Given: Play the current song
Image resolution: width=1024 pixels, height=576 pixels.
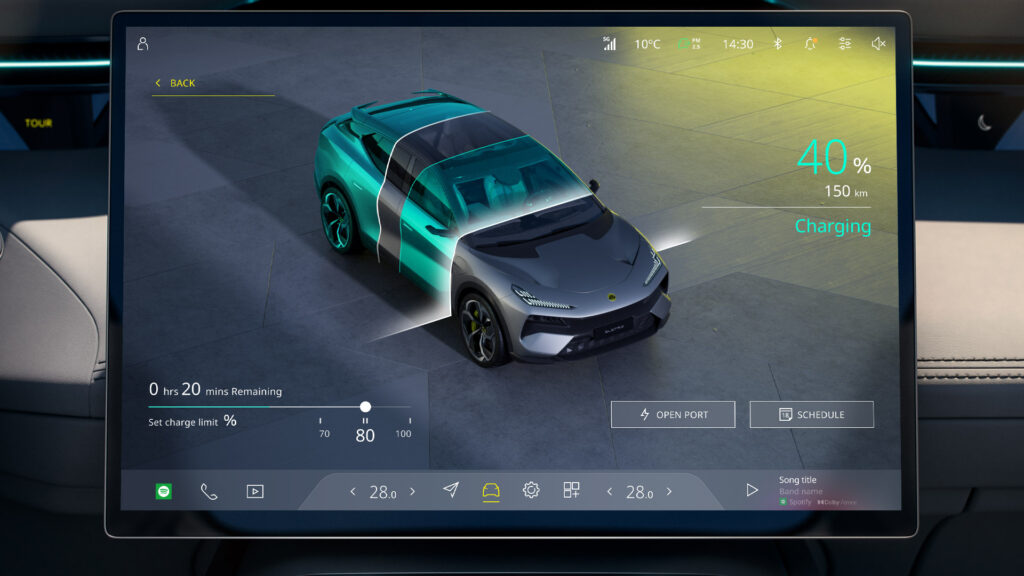Looking at the screenshot, I should click(752, 490).
